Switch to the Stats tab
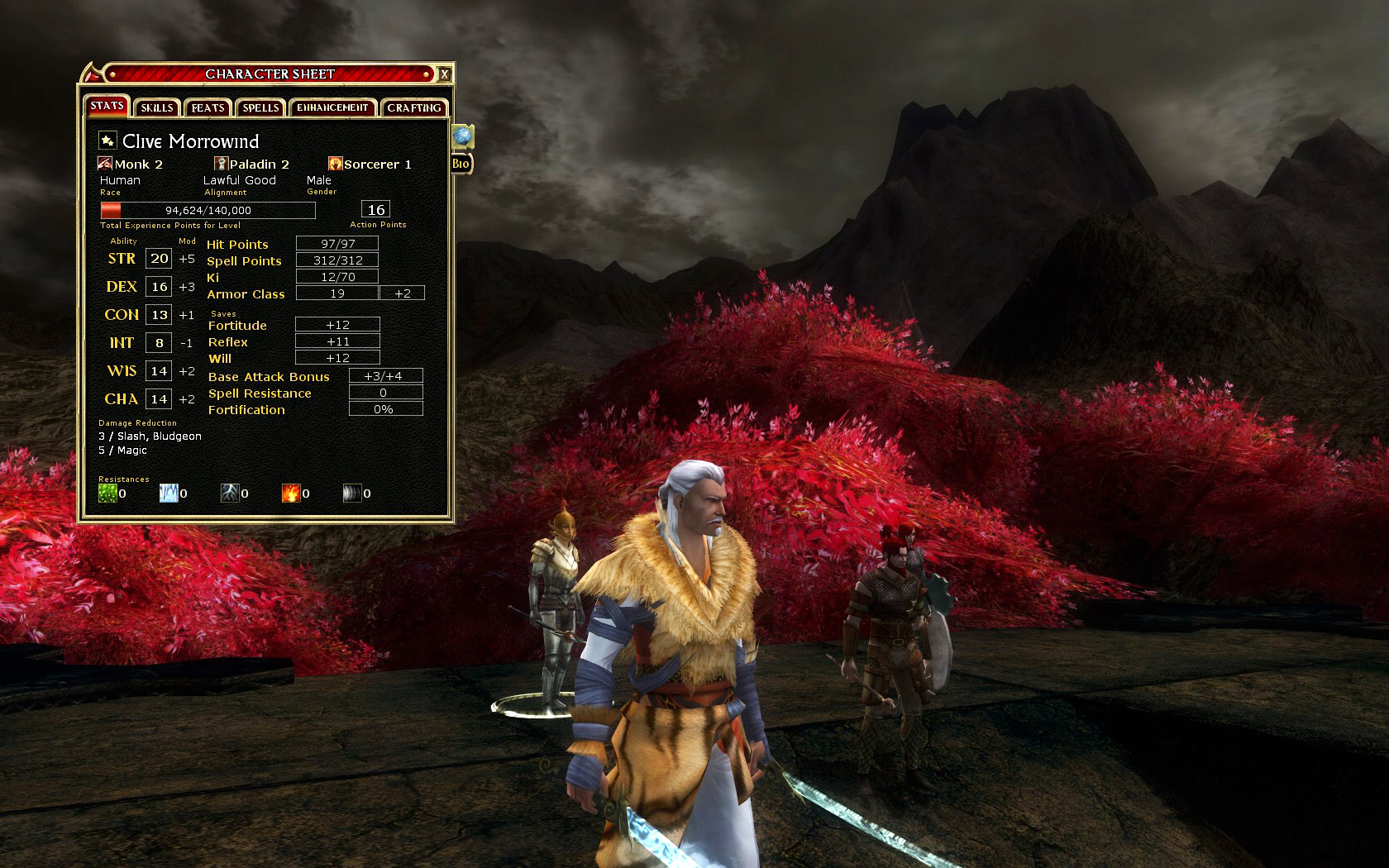Viewport: 1389px width, 868px height. click(x=107, y=106)
